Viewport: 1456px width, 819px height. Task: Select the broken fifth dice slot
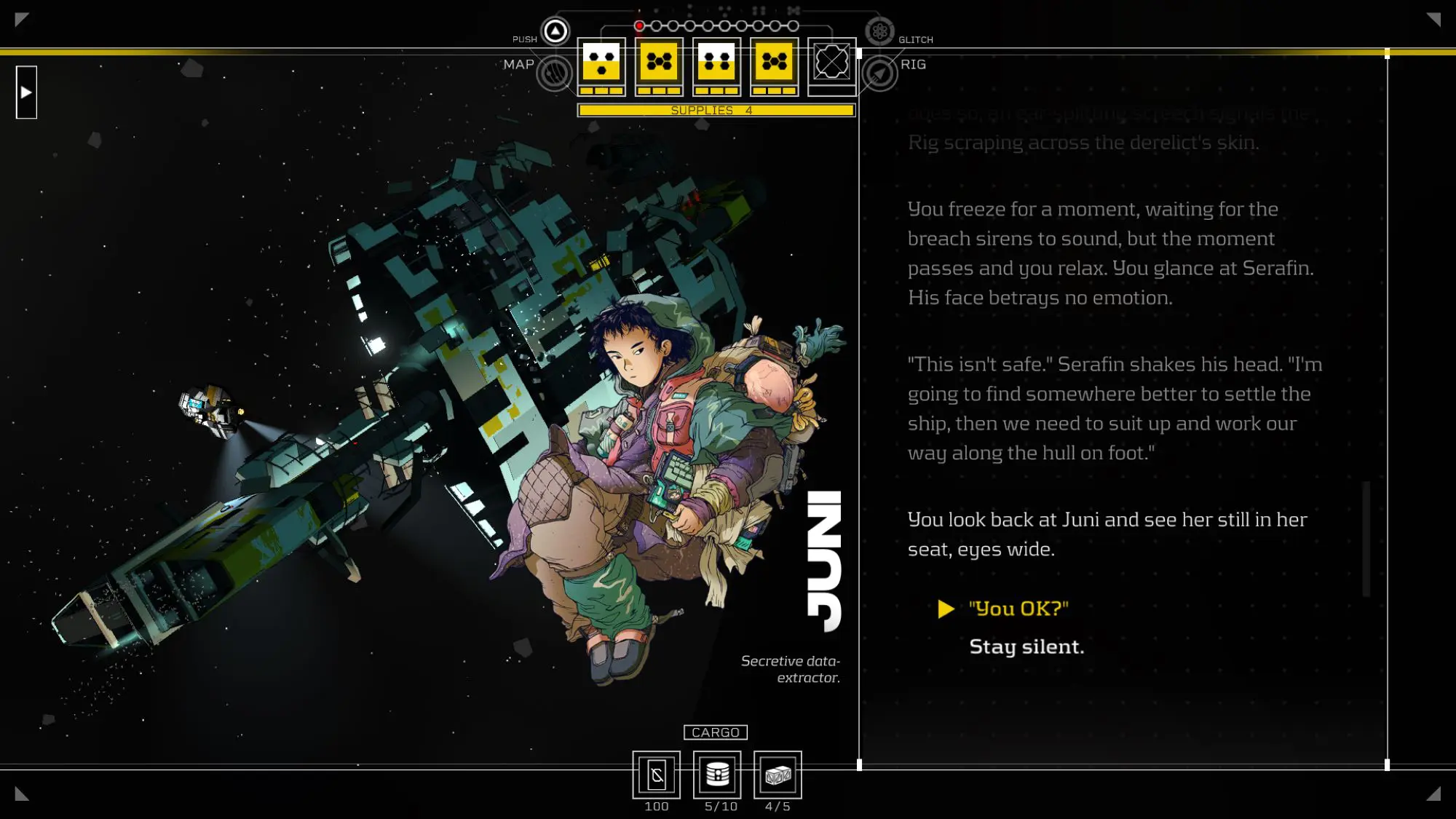[832, 64]
